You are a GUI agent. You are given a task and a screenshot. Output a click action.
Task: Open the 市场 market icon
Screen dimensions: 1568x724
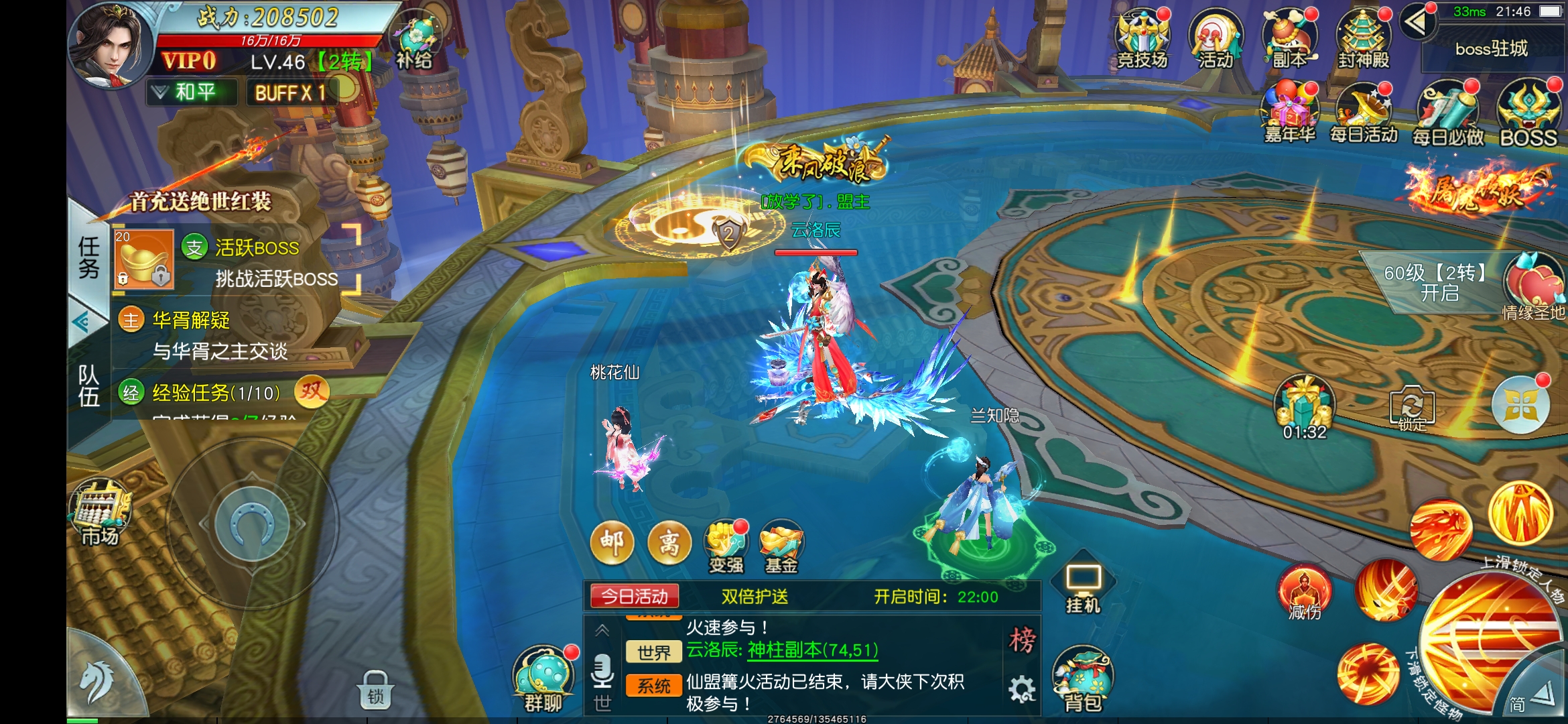point(100,514)
